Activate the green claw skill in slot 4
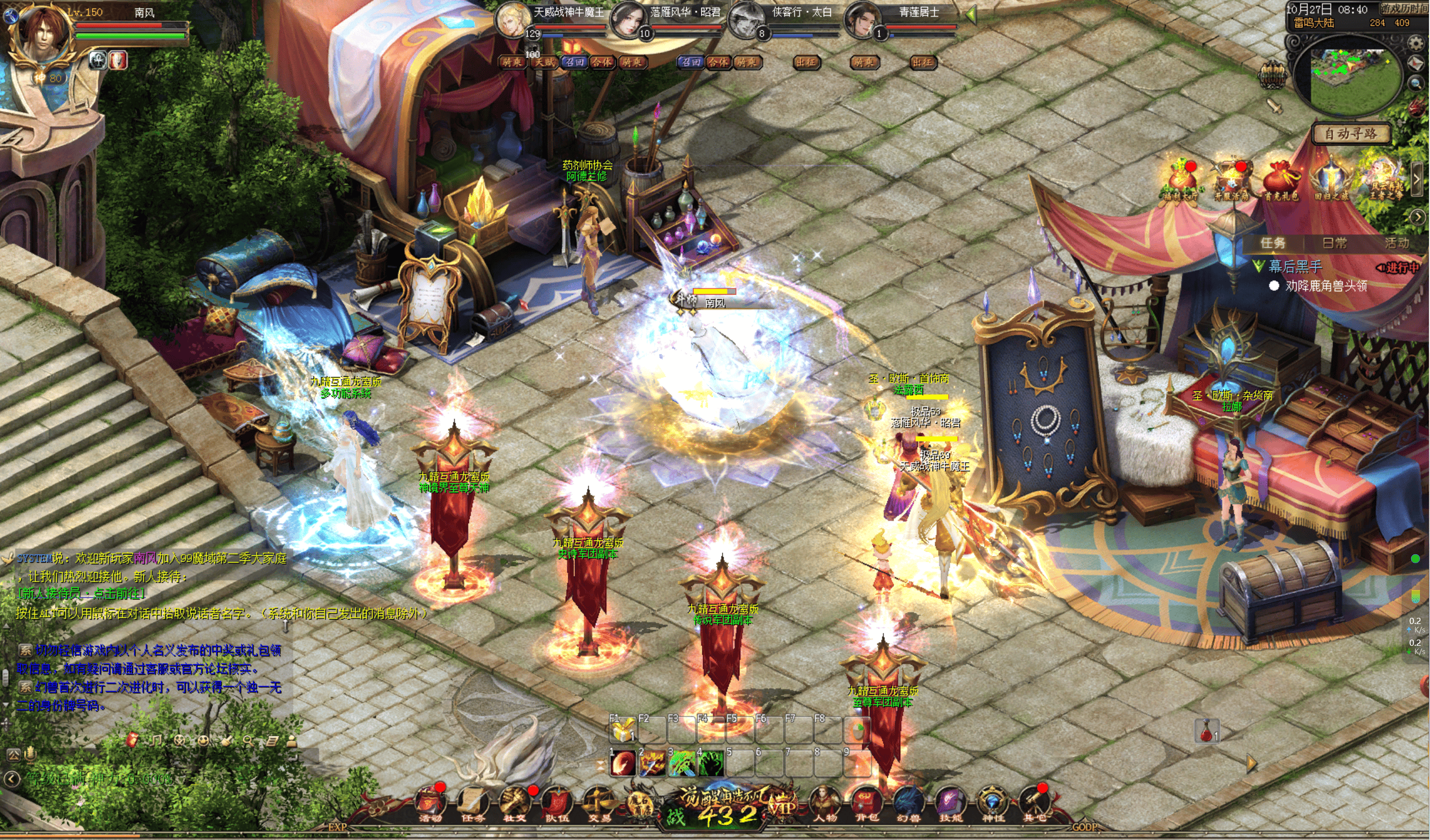1430x840 pixels. (x=710, y=764)
